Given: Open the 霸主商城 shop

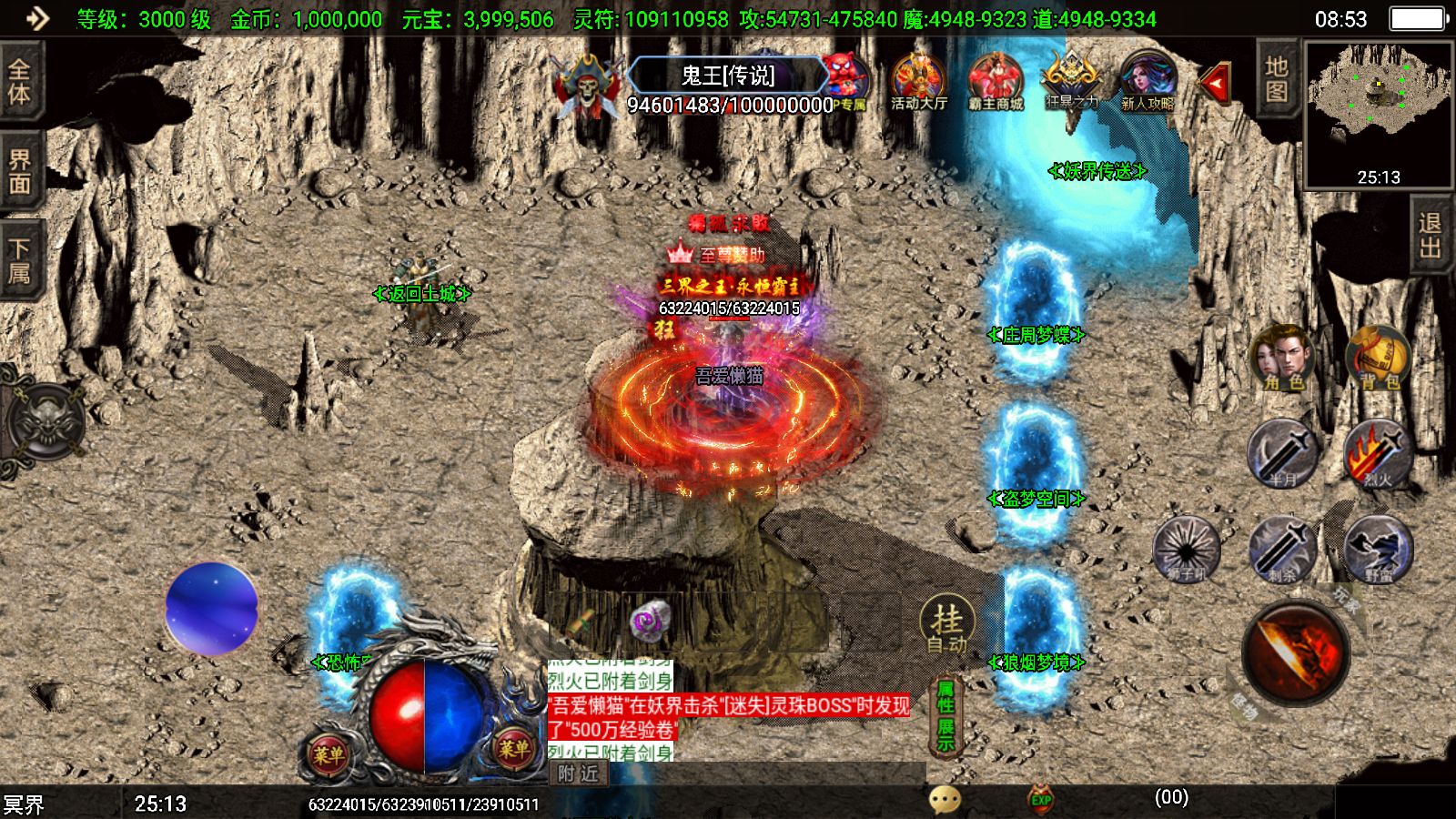Looking at the screenshot, I should click(996, 82).
